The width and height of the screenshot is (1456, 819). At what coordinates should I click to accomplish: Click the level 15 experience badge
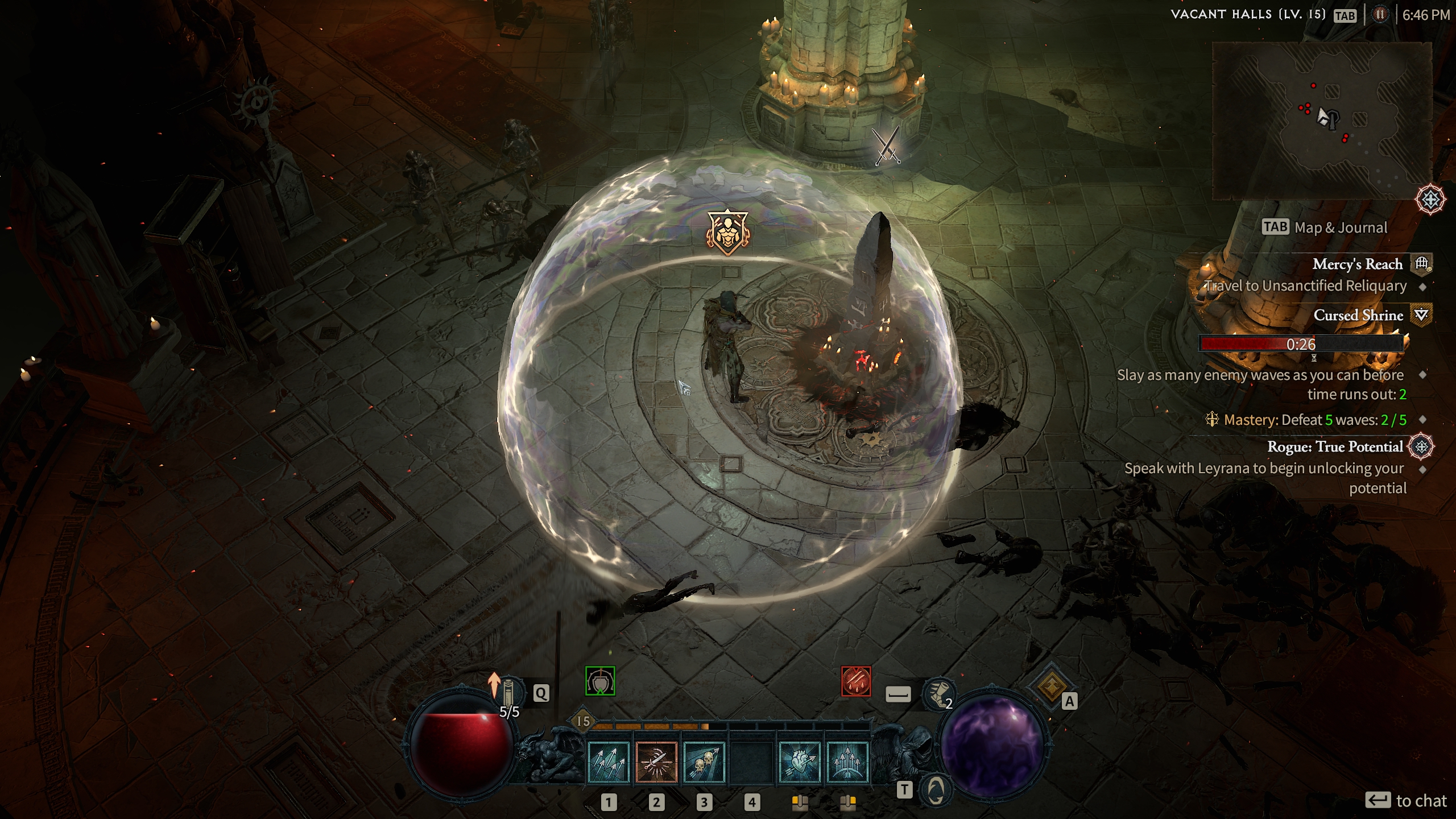(x=583, y=721)
